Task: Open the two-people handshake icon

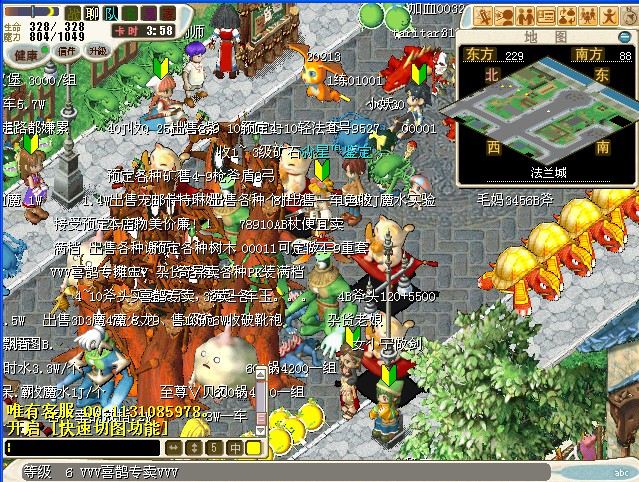Action: coord(525,15)
